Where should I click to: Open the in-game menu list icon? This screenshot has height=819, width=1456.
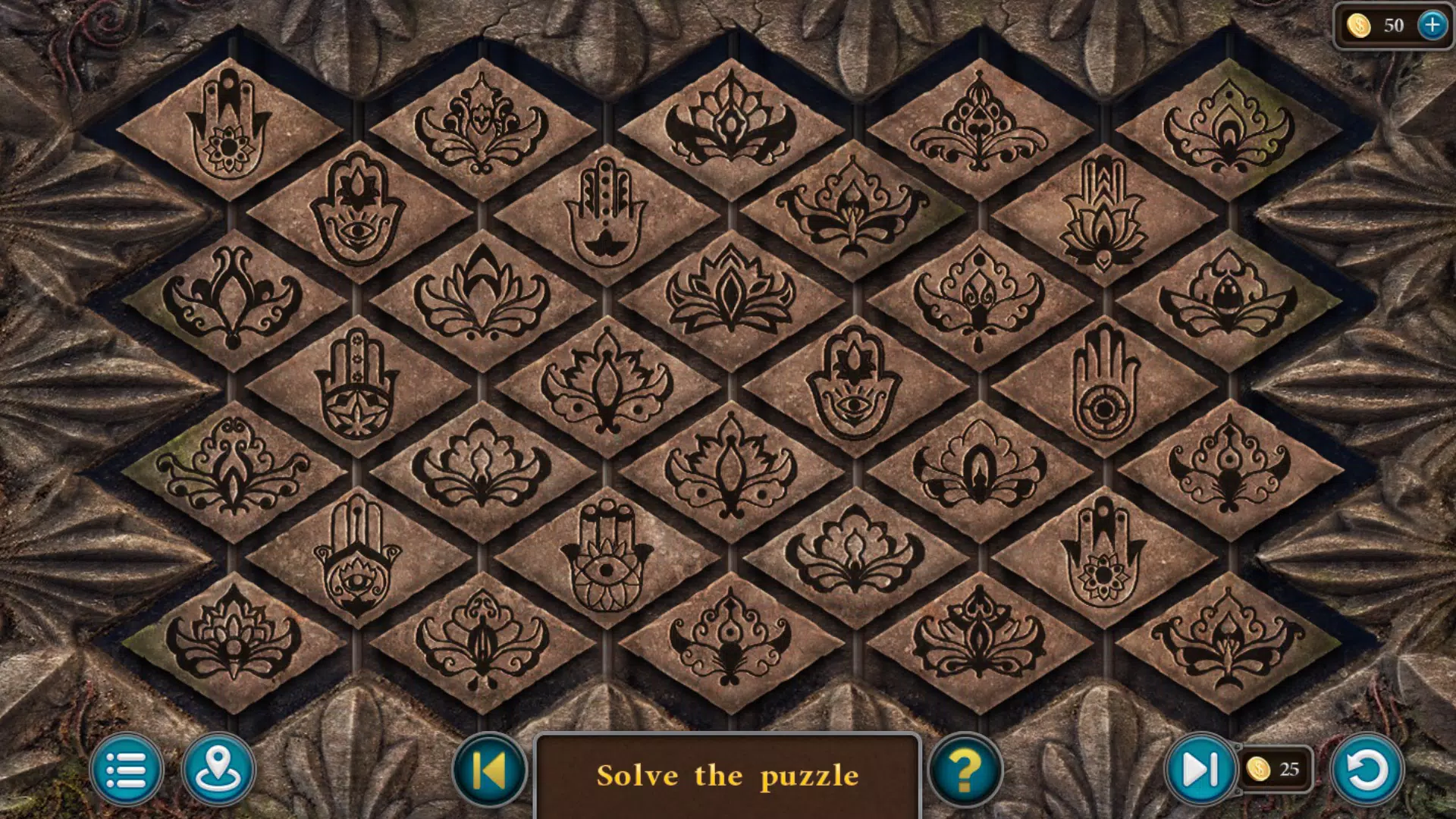[129, 770]
